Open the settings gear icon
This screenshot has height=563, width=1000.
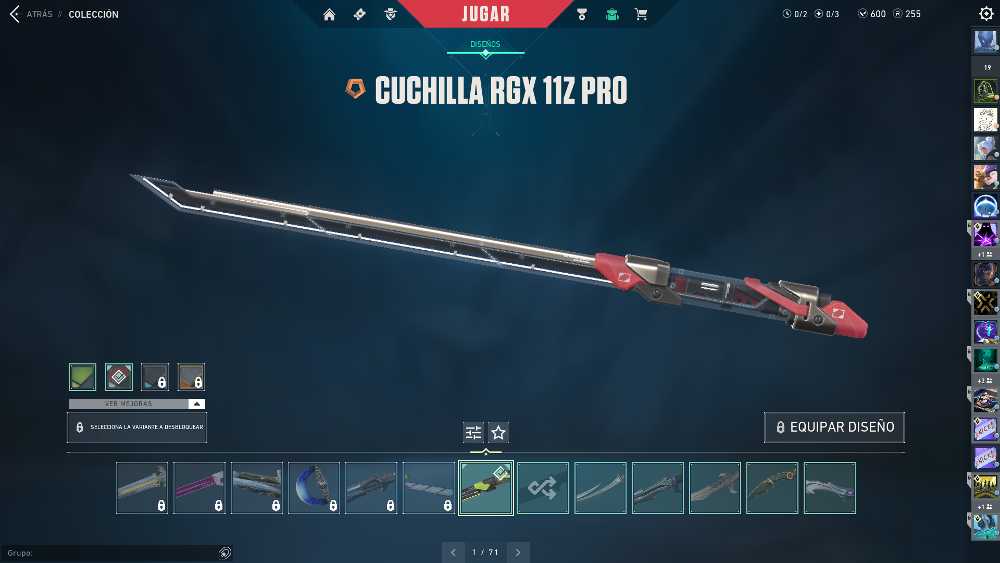[x=986, y=14]
